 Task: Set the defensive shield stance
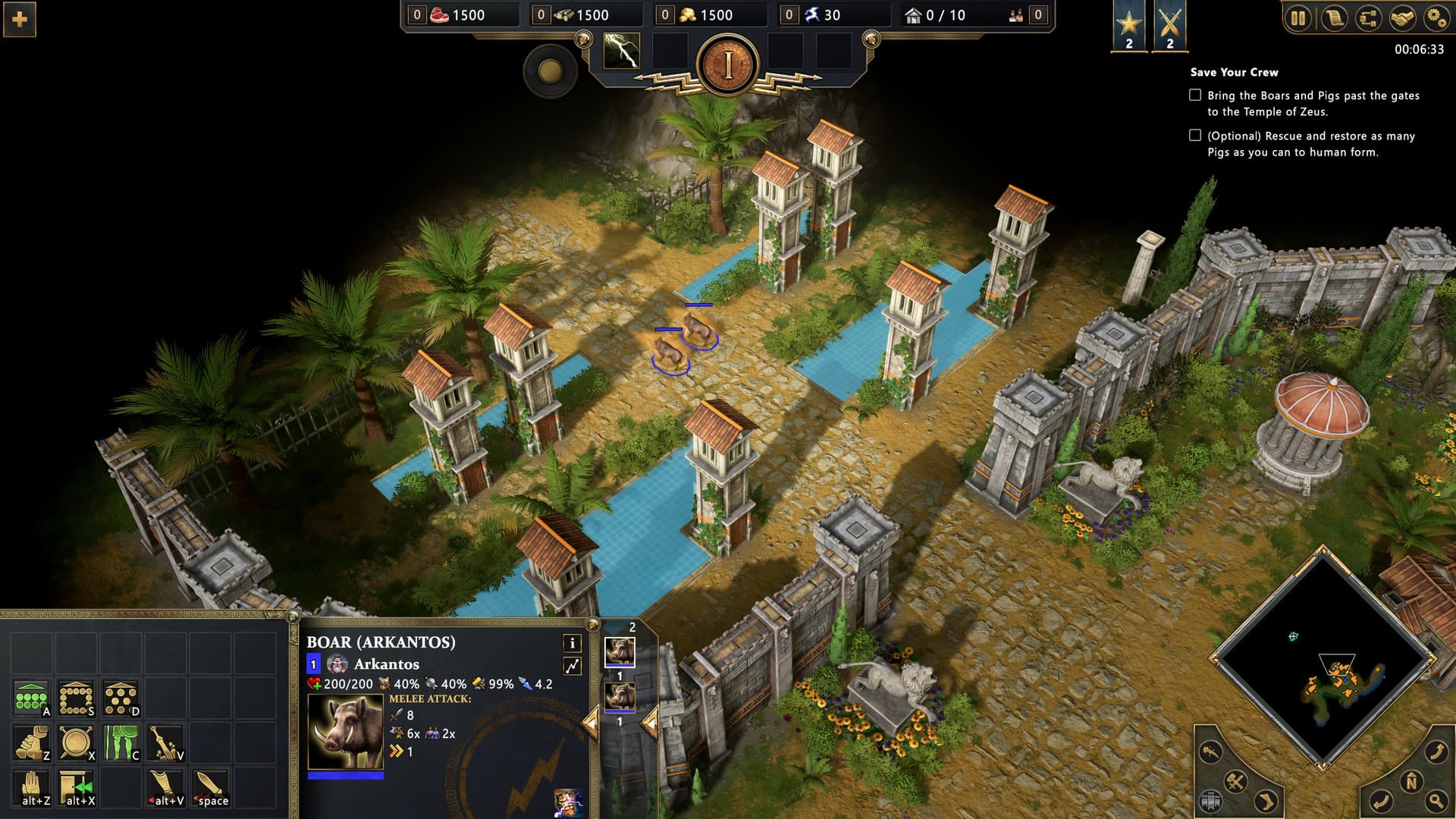coord(76,743)
